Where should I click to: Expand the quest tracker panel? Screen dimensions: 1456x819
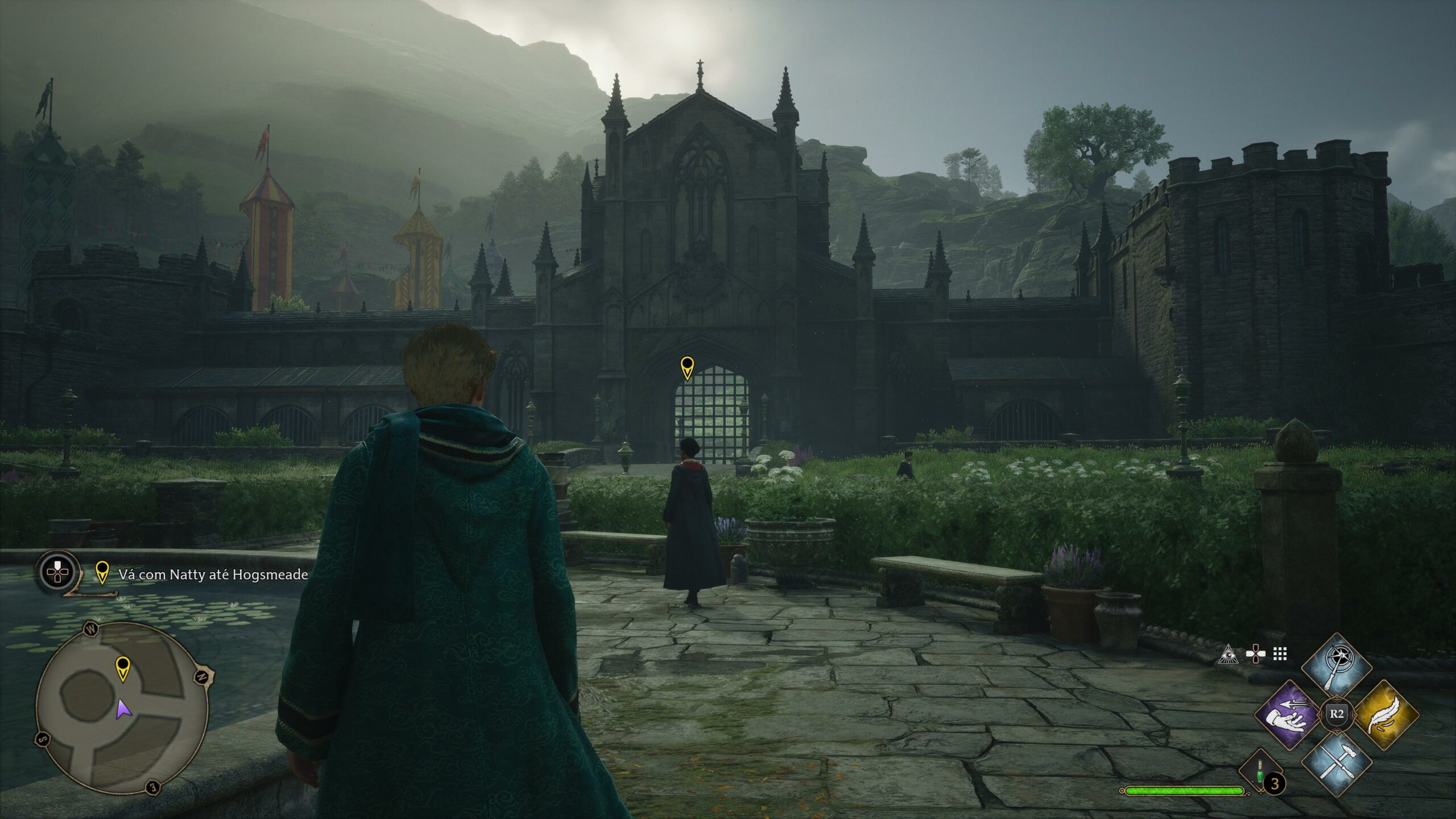(57, 572)
